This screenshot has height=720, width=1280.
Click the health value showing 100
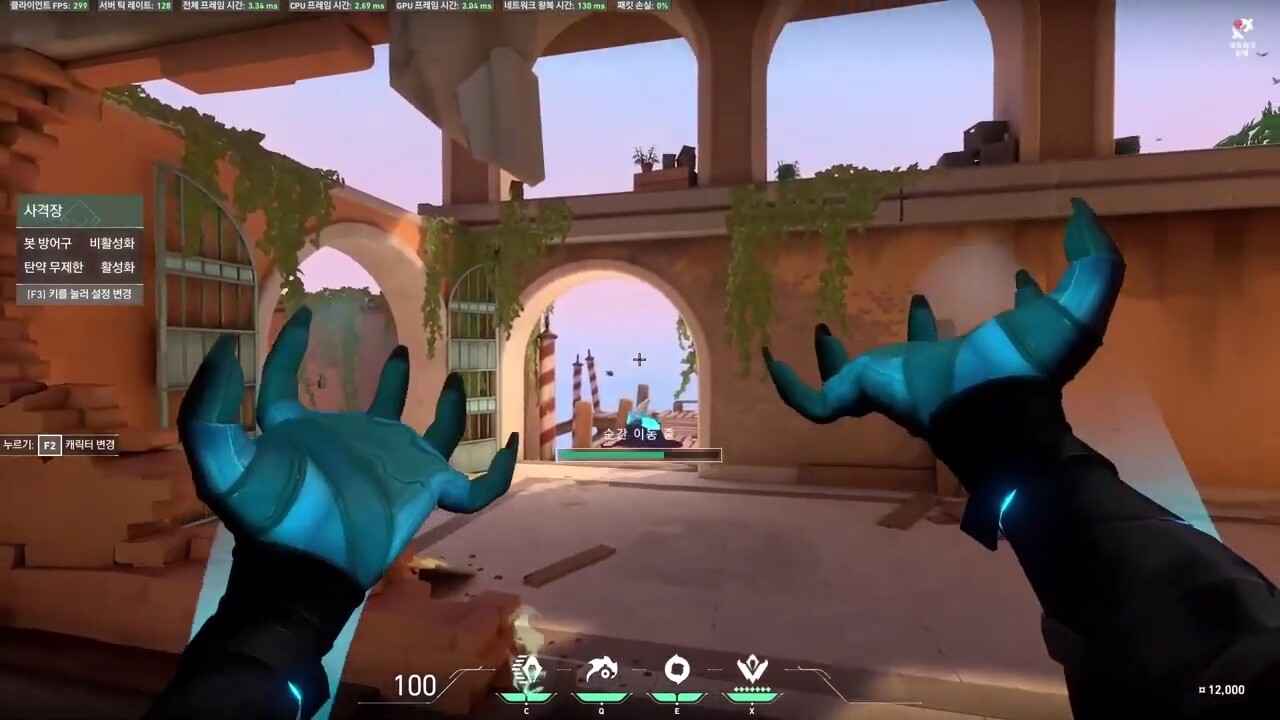click(414, 686)
